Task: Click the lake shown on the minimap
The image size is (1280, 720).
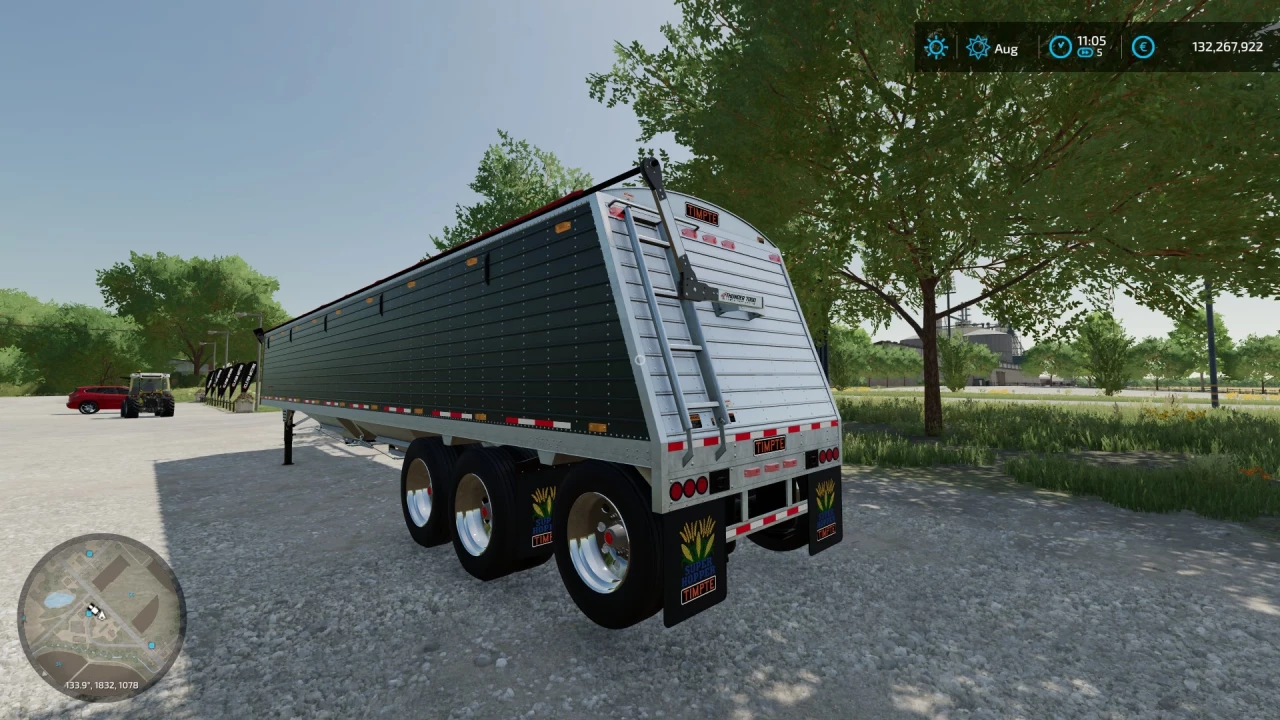Action: click(60, 600)
